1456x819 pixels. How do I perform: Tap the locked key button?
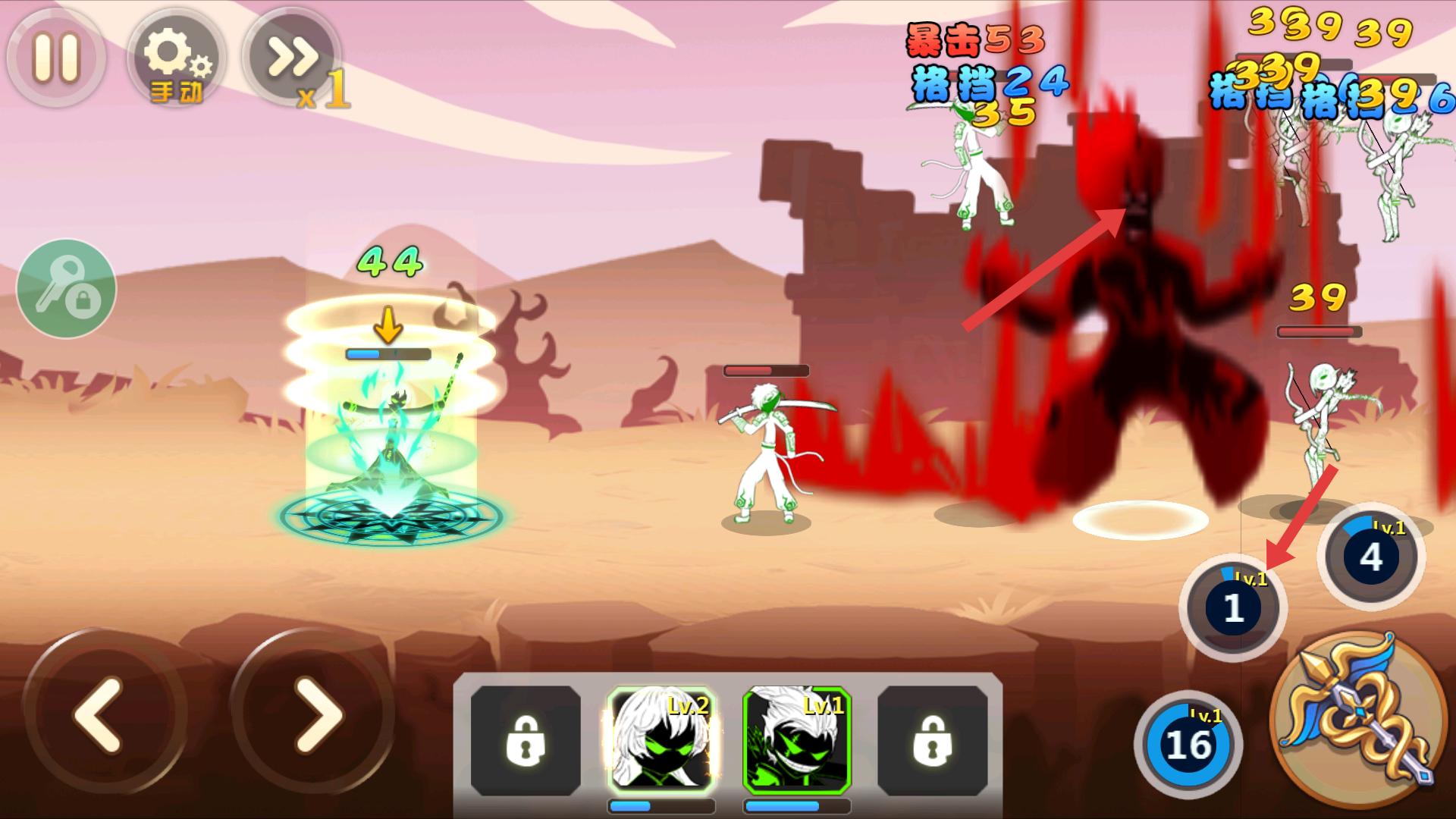click(67, 288)
